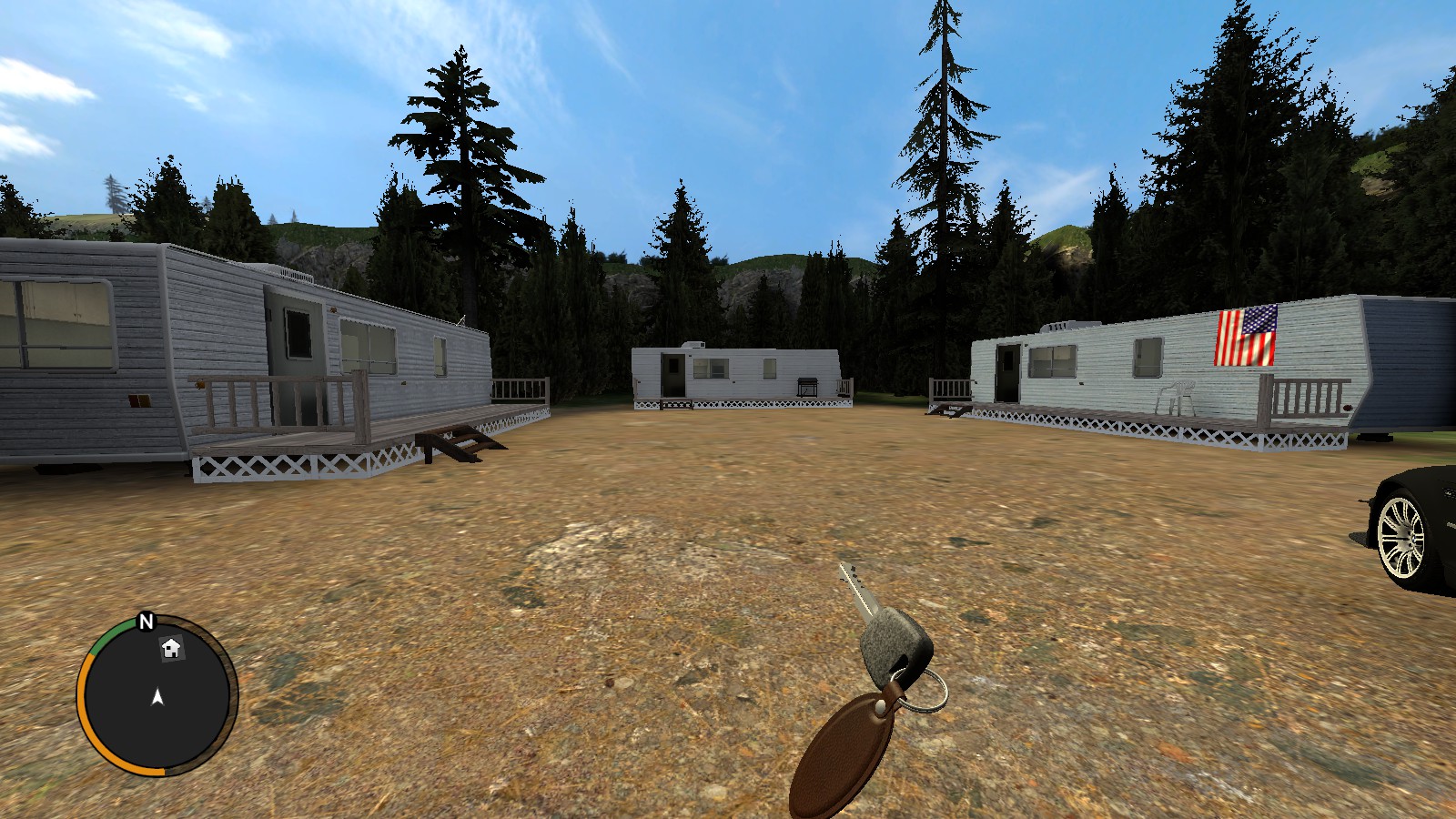
Task: Select the north 'N' marker on the minimap
Action: pyautogui.click(x=145, y=623)
